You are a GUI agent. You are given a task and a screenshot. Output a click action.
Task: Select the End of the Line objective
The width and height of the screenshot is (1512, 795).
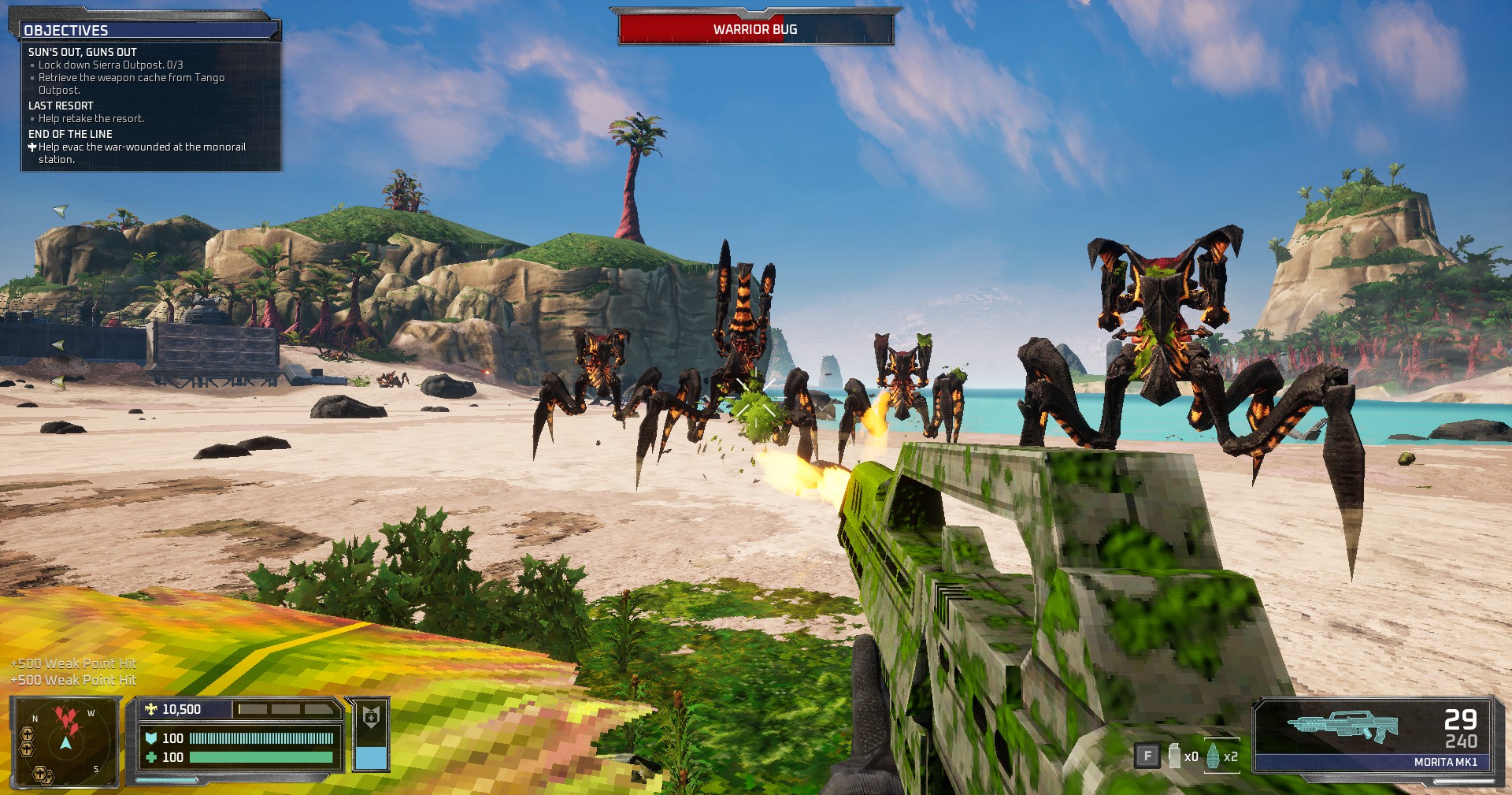point(70,134)
